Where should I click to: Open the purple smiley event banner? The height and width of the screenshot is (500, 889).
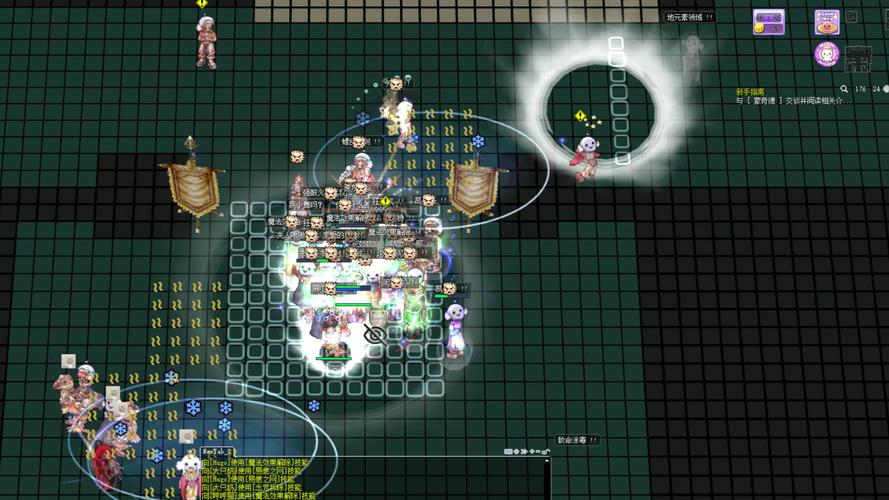coord(768,22)
